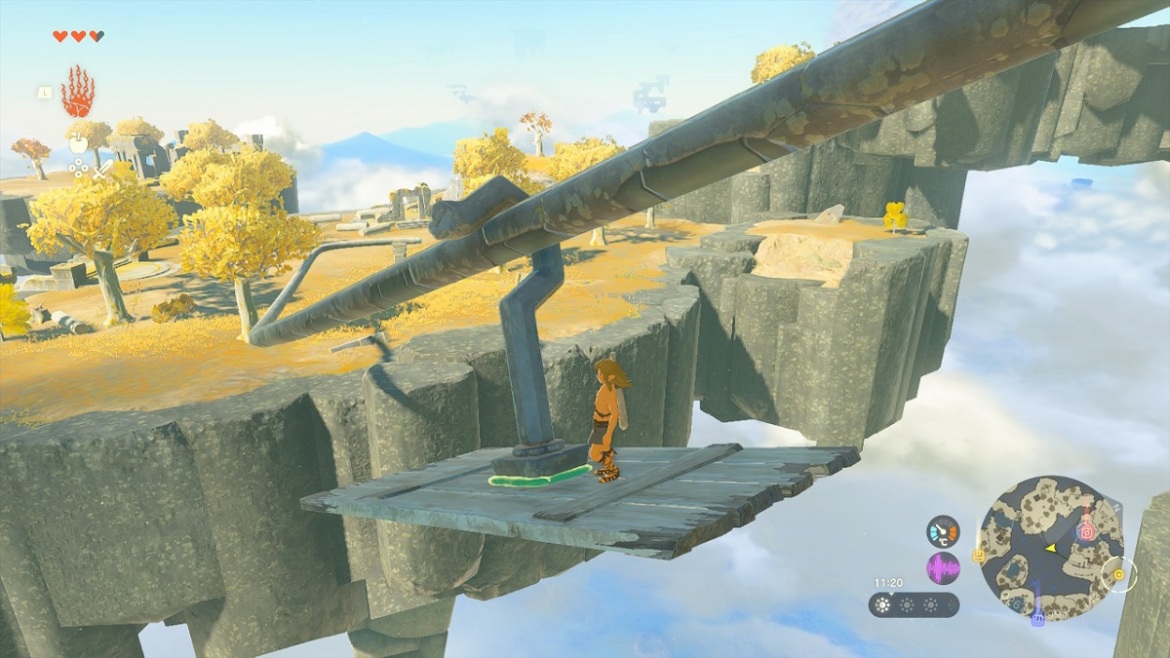Open the weather forecast bar
Image resolution: width=1170 pixels, height=658 pixels.
913,605
